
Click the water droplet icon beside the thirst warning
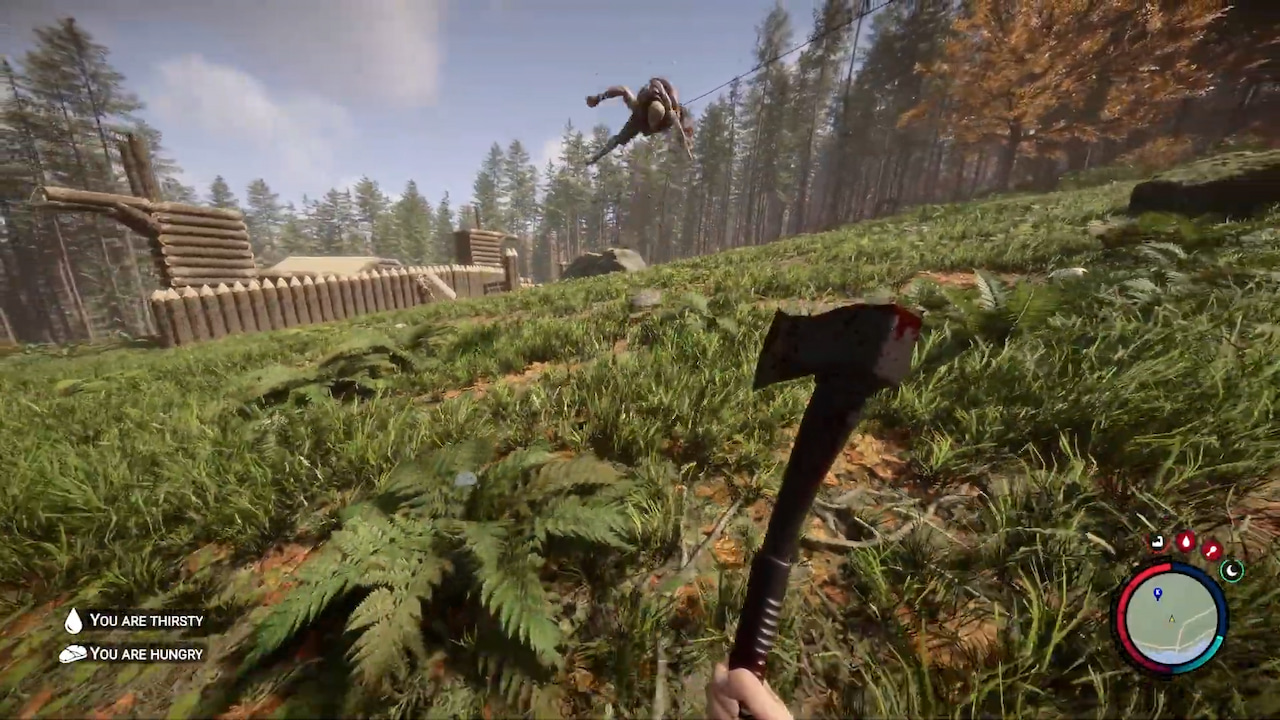pyautogui.click(x=73, y=620)
